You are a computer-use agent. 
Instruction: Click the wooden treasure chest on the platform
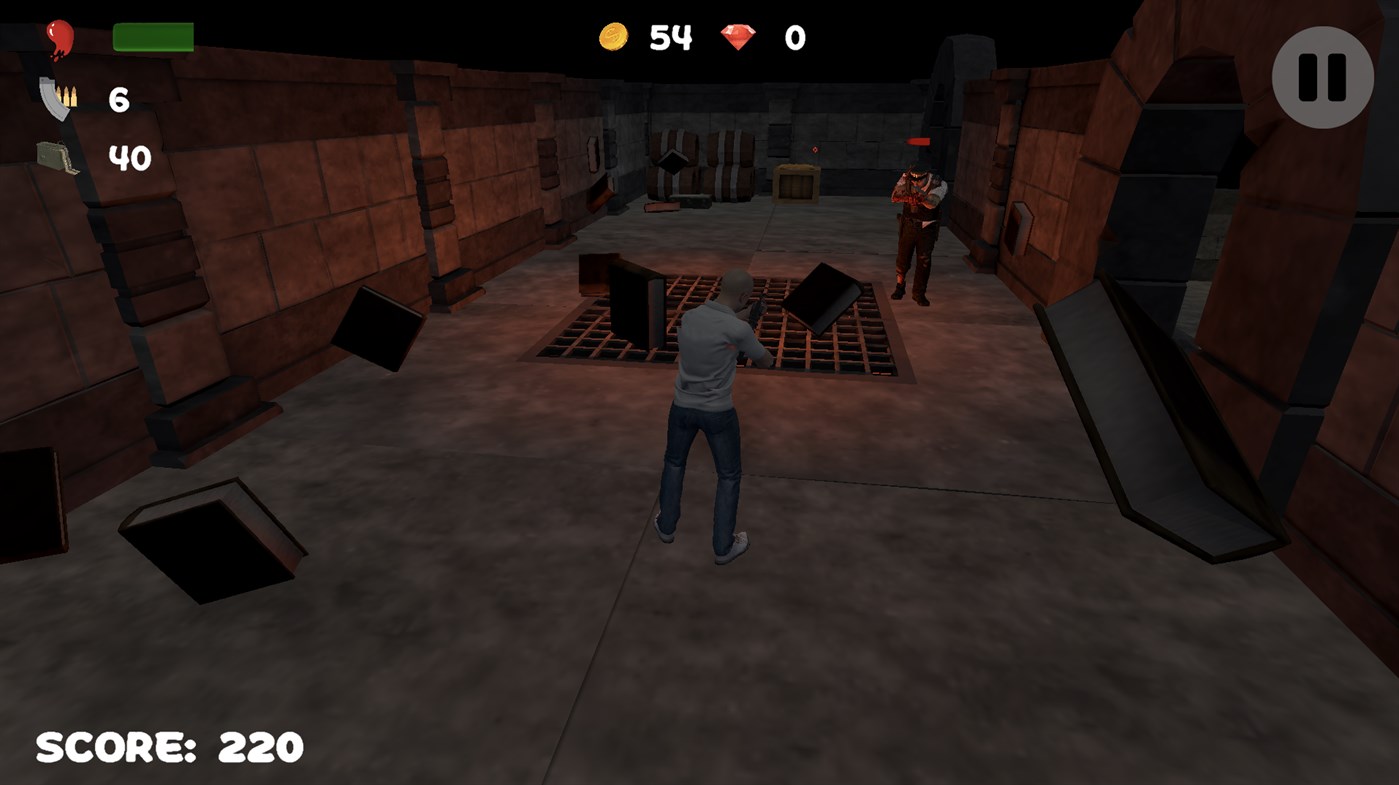[797, 182]
